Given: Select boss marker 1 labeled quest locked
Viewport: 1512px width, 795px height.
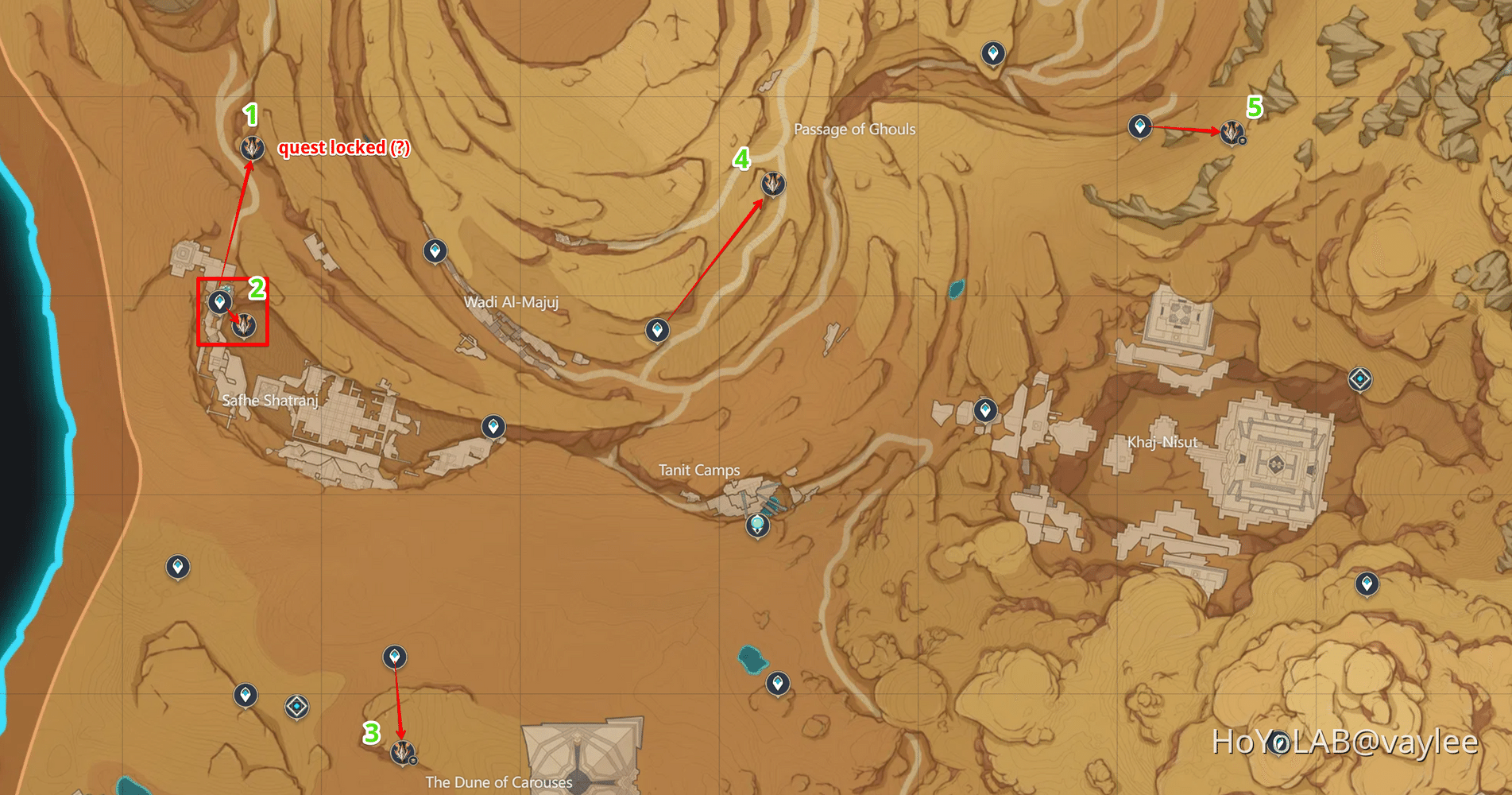Looking at the screenshot, I should pos(252,146).
